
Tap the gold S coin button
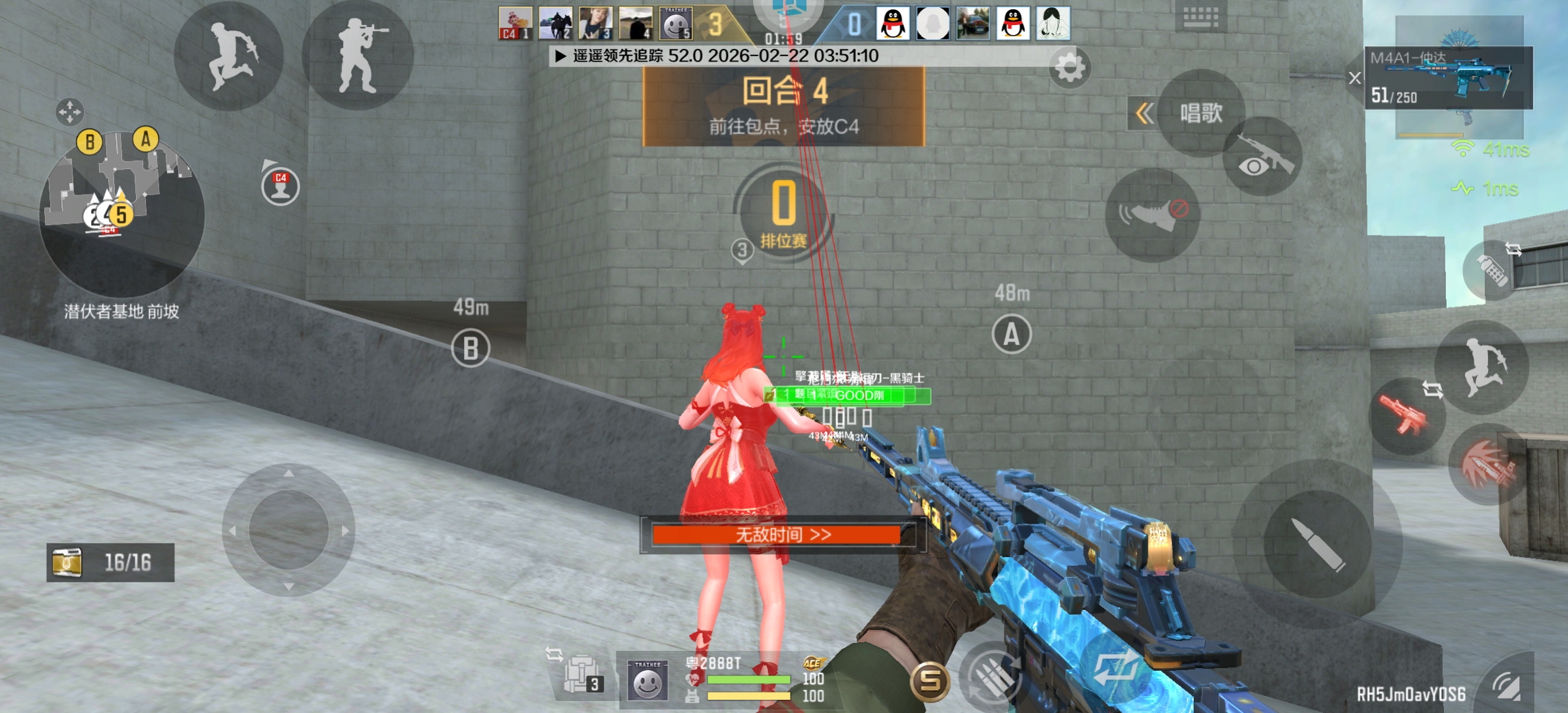(x=930, y=680)
